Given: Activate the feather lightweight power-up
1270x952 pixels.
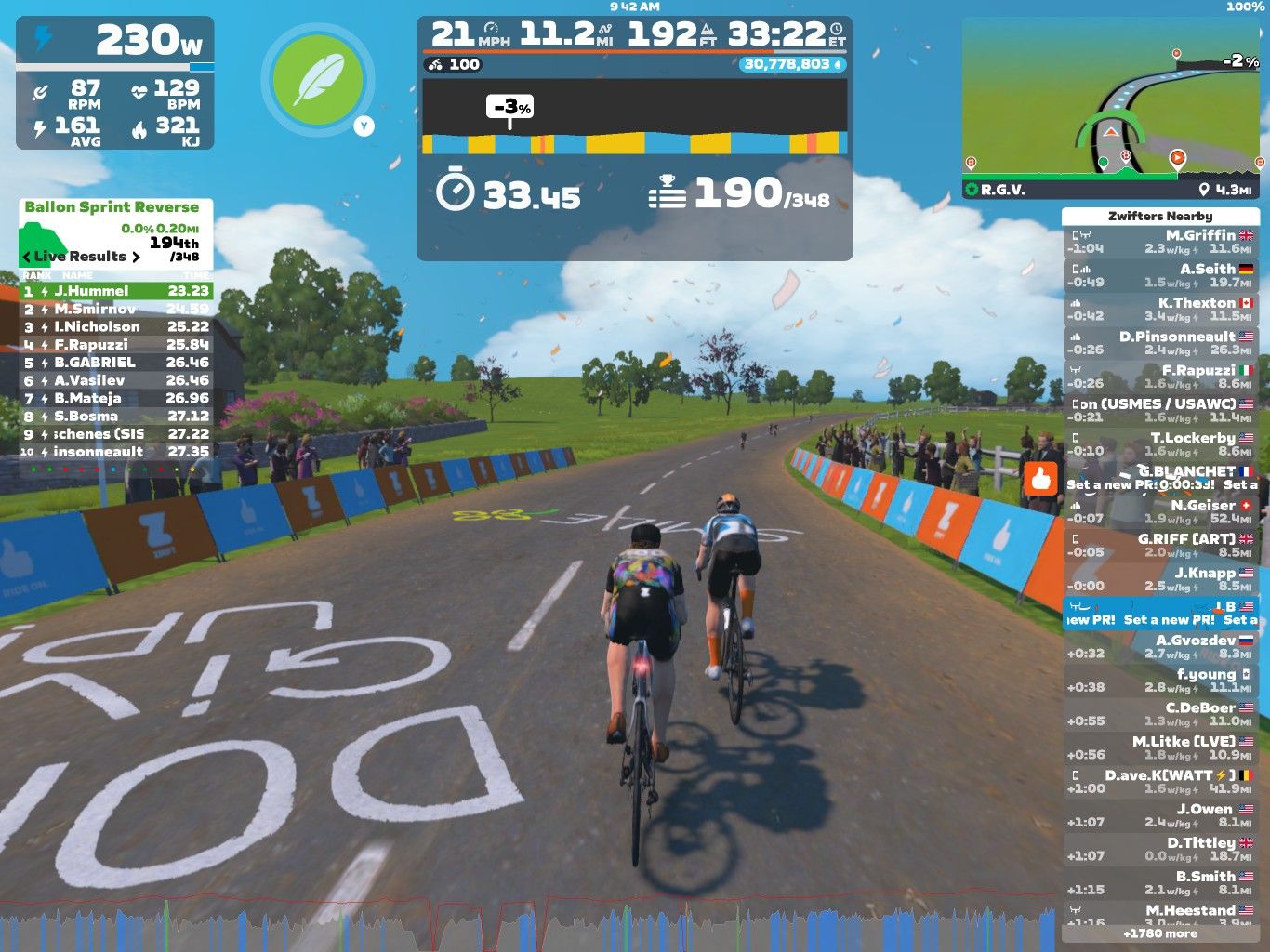Looking at the screenshot, I should [x=318, y=79].
